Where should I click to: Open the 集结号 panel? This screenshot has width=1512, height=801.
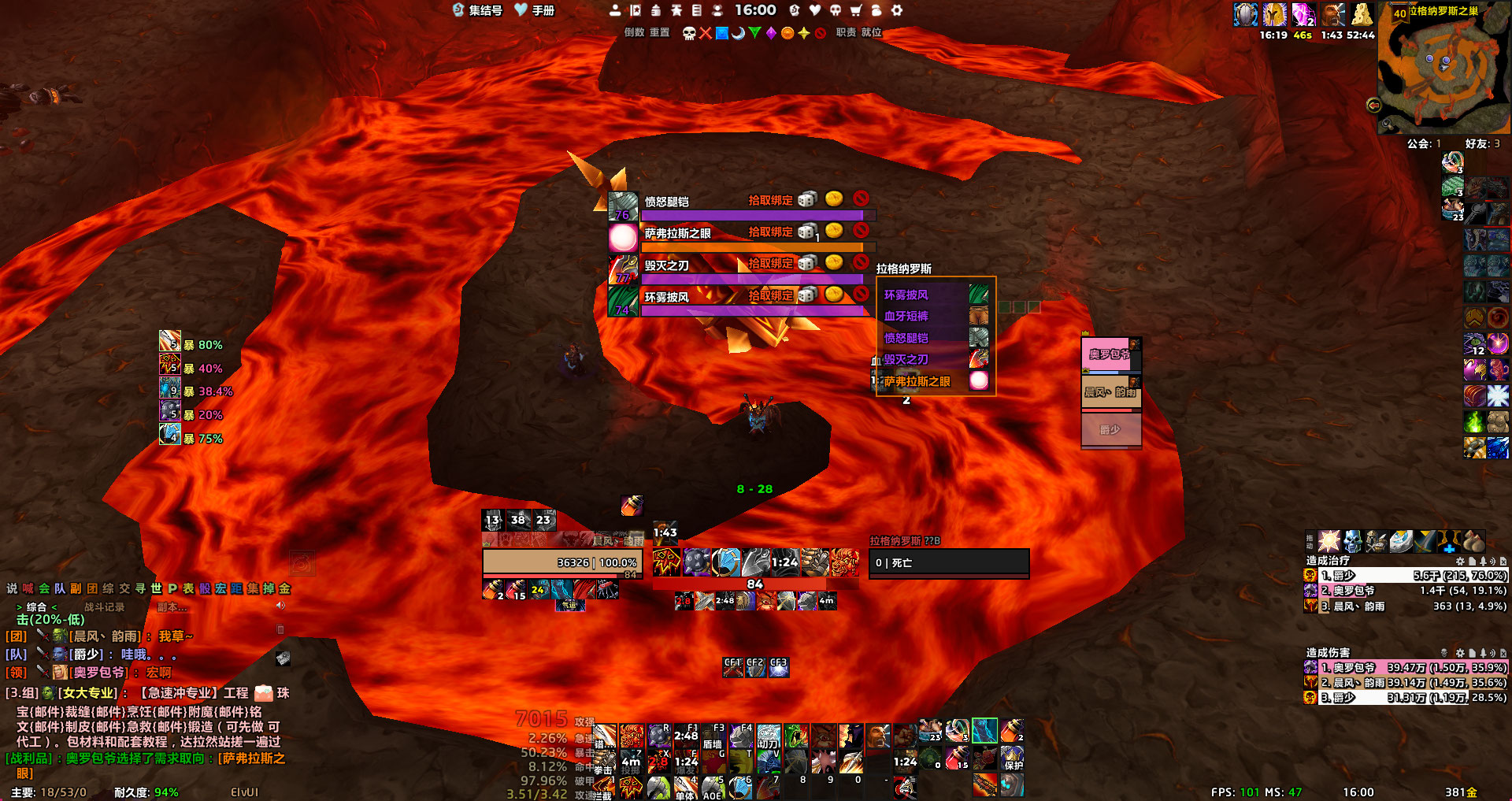(477, 10)
